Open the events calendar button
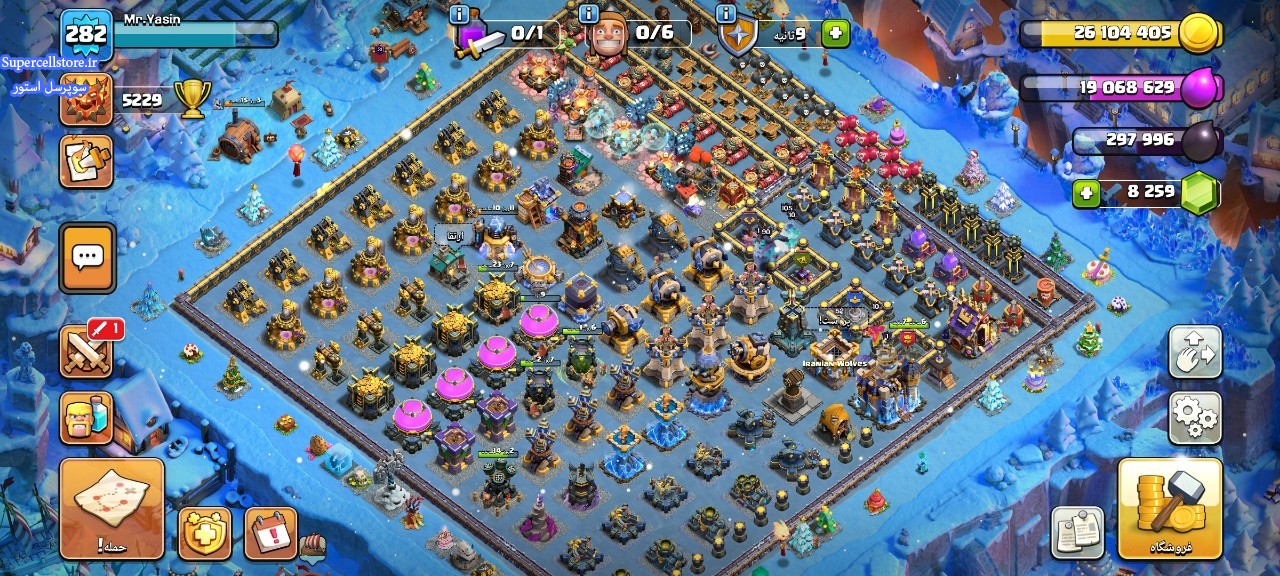 point(270,533)
